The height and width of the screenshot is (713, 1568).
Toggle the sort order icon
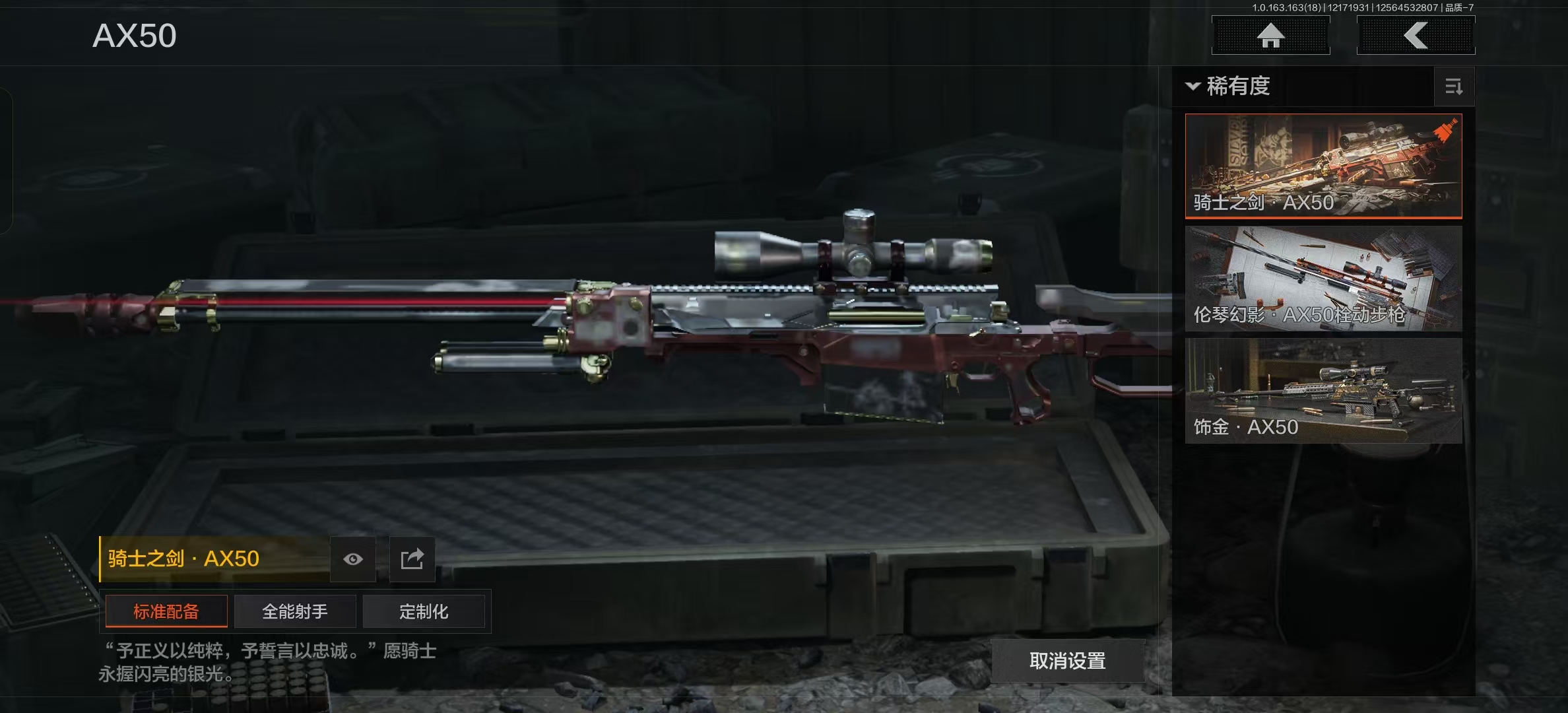[1454, 86]
